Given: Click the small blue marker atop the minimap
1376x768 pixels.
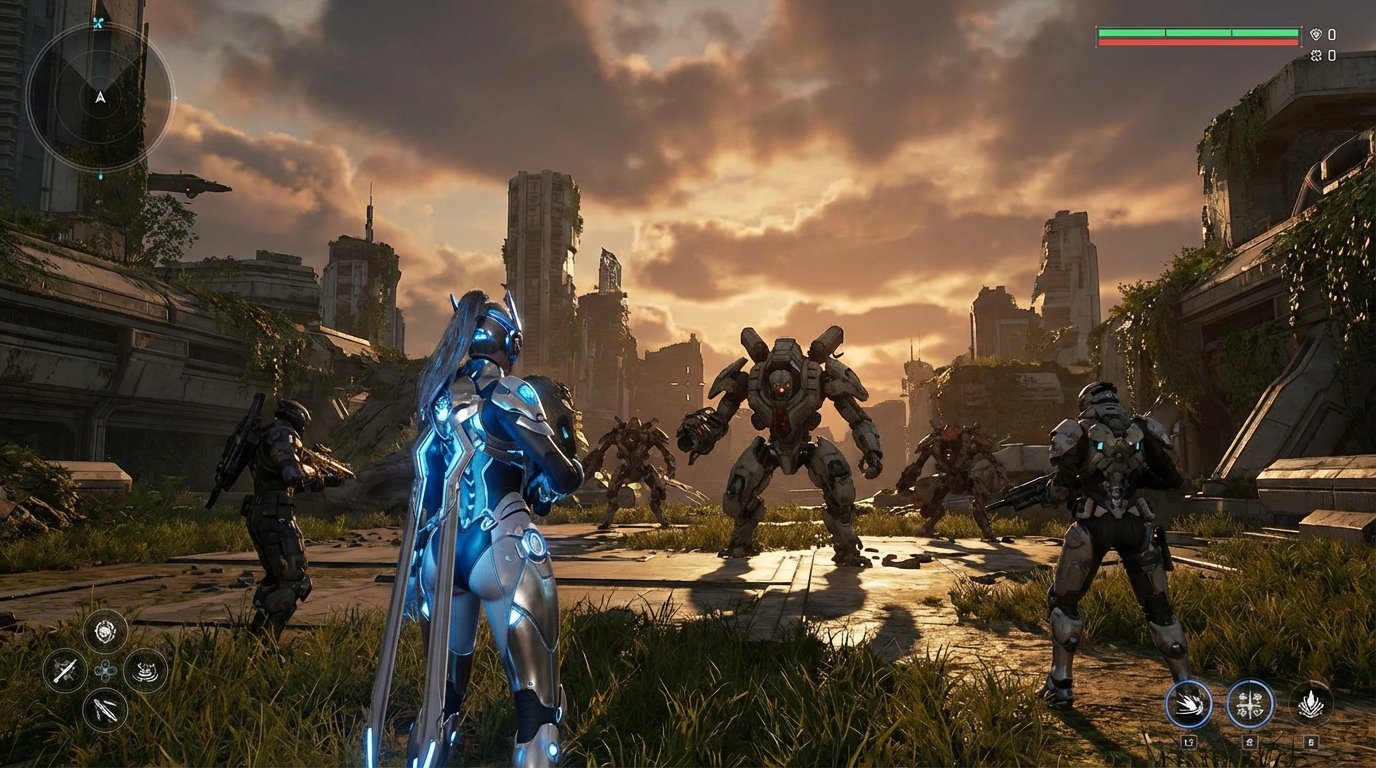Looking at the screenshot, I should click(97, 22).
